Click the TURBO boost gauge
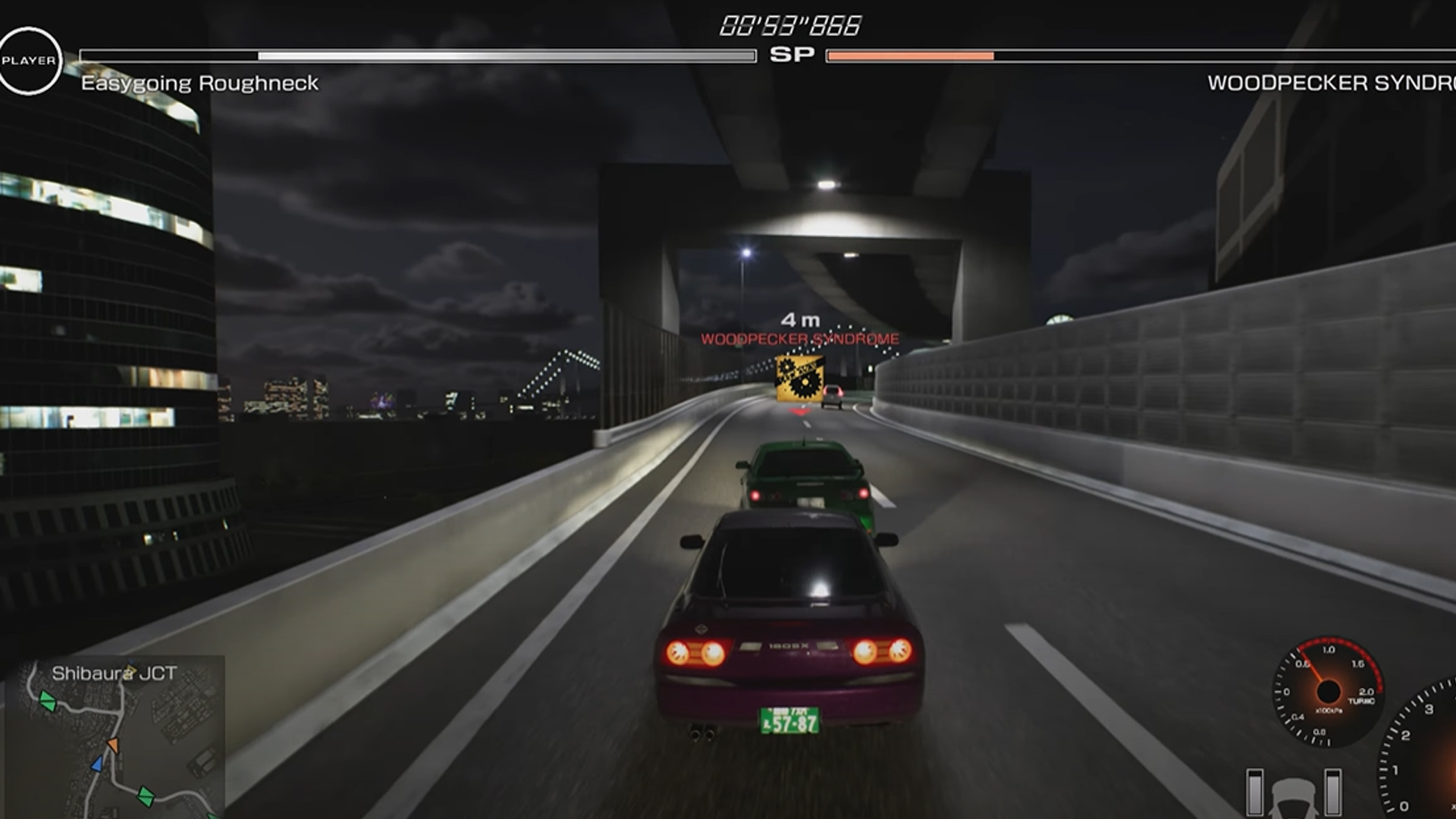The height and width of the screenshot is (819, 1456). [1328, 691]
